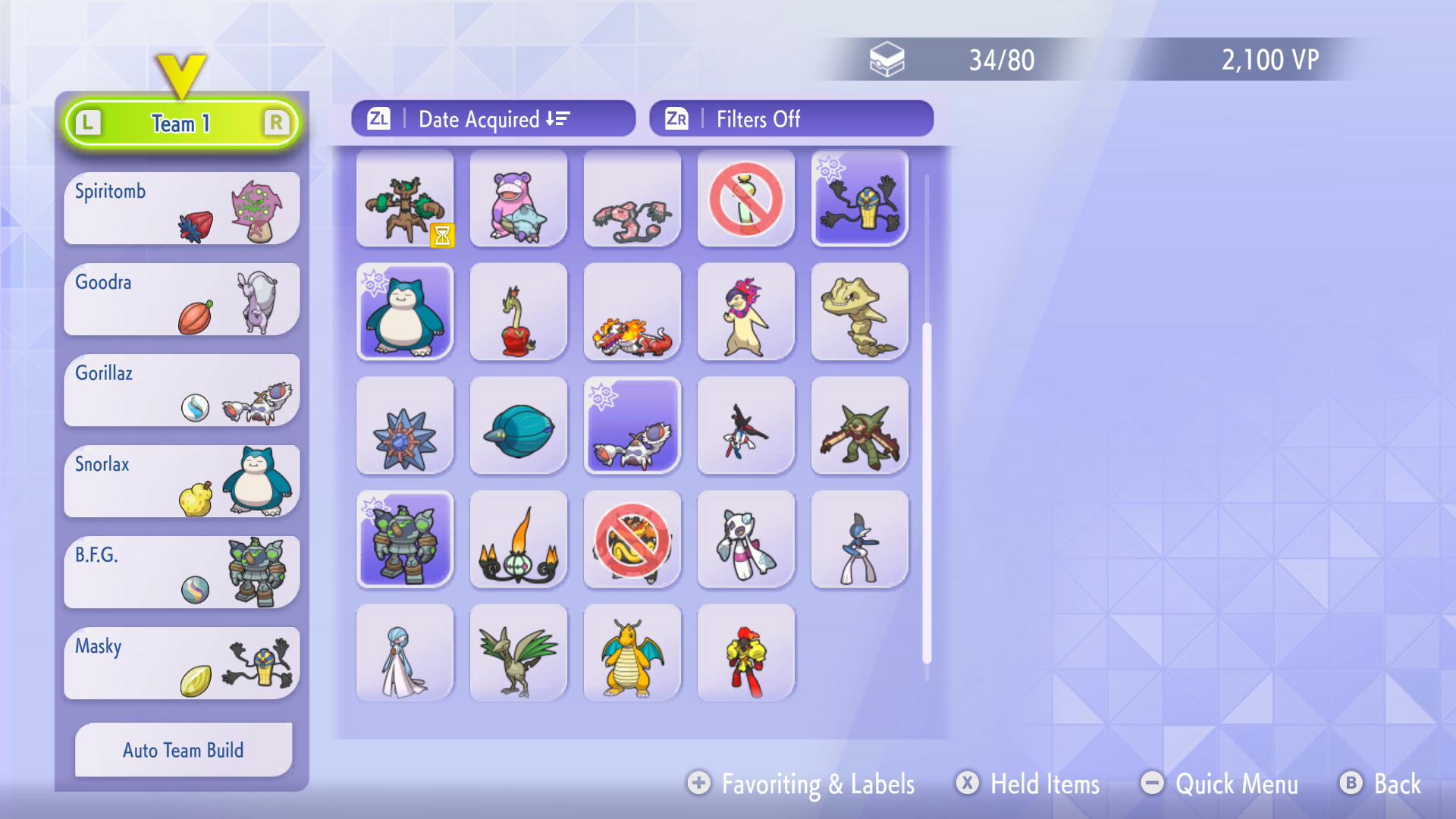1456x819 pixels.
Task: Open Auto Team Build
Action: click(x=184, y=750)
